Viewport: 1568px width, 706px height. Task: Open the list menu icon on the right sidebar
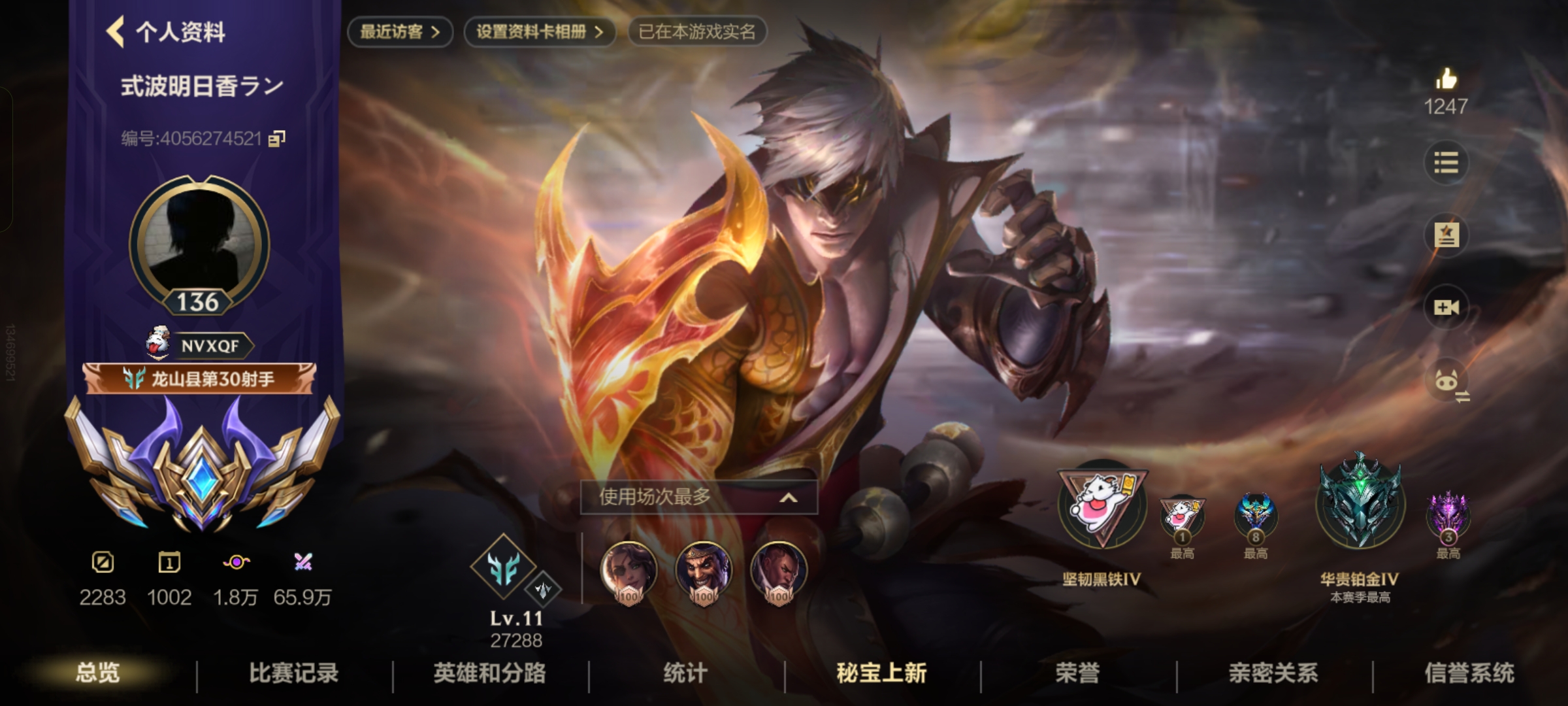click(x=1446, y=163)
